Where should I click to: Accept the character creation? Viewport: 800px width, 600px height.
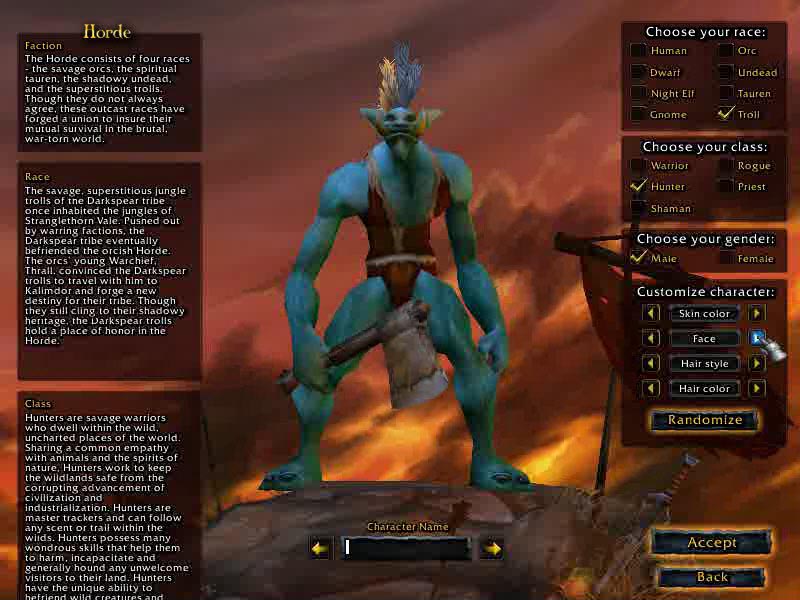tap(711, 543)
